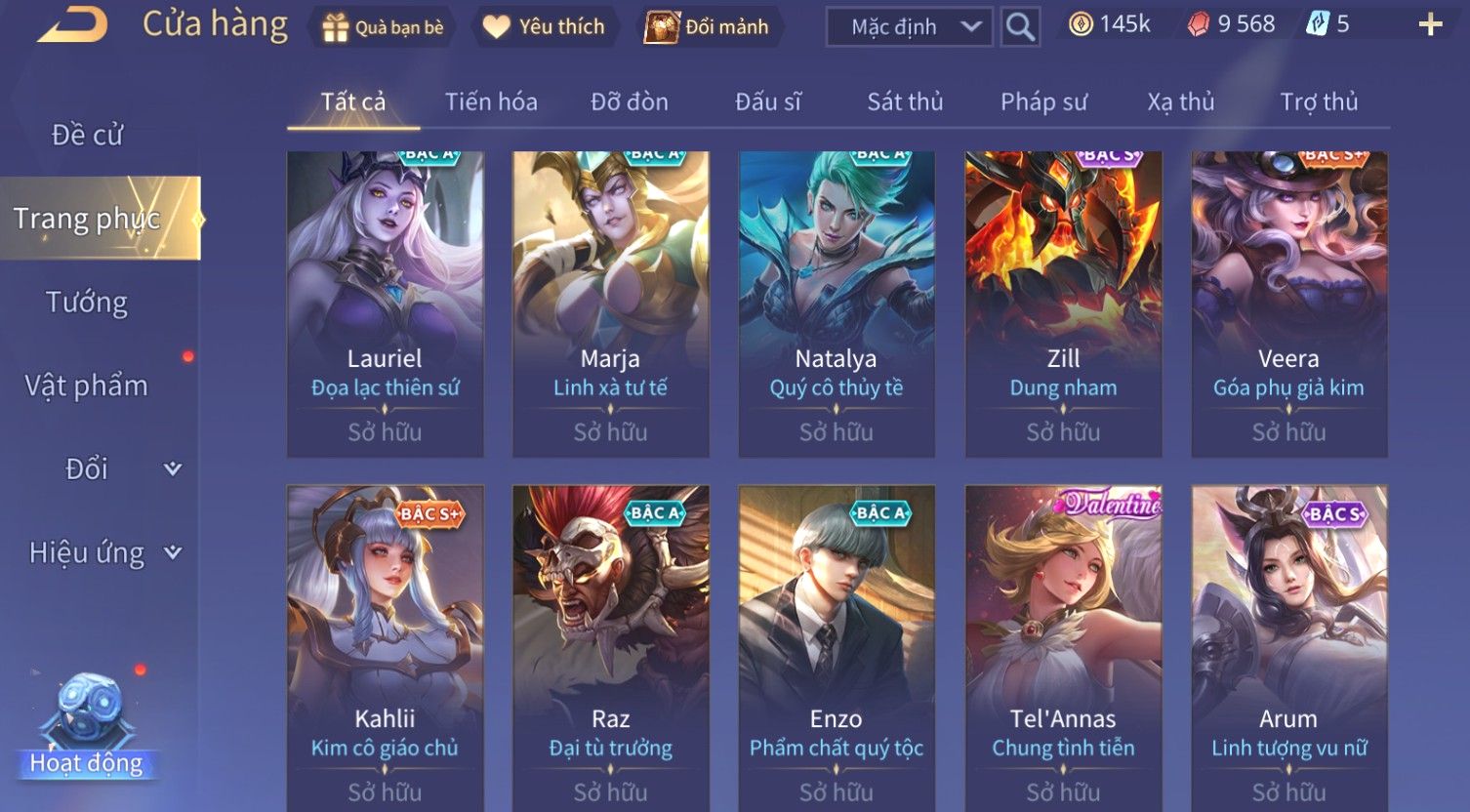Select the Pháp sư tab
Image resolution: width=1470 pixels, height=812 pixels.
tap(1043, 101)
